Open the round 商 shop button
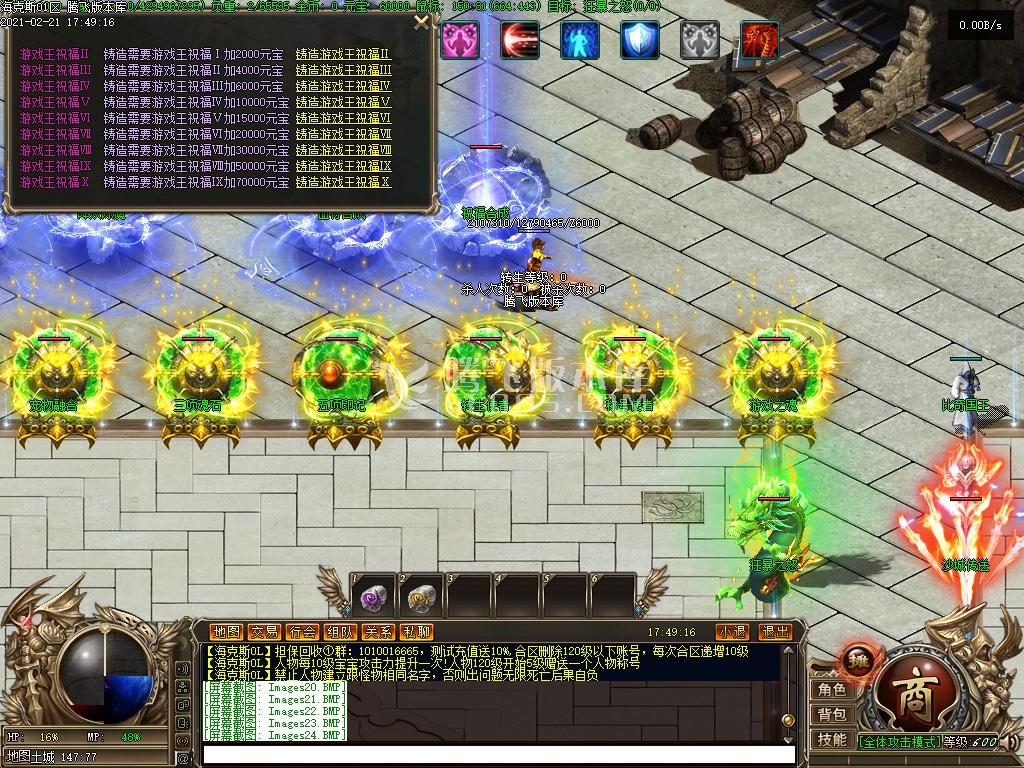This screenshot has height=768, width=1024. coord(909,695)
